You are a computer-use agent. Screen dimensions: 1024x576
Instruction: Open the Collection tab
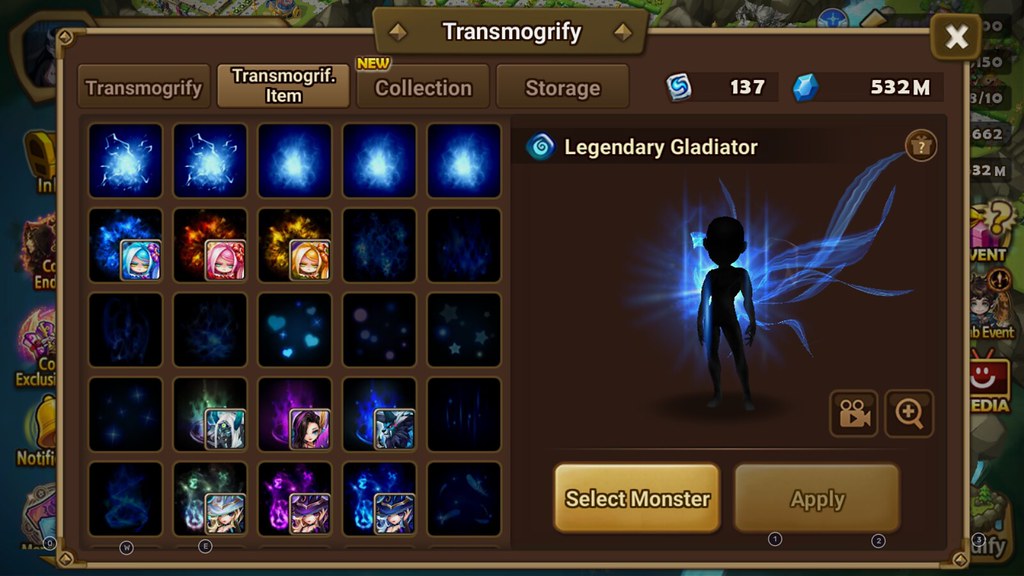[422, 87]
